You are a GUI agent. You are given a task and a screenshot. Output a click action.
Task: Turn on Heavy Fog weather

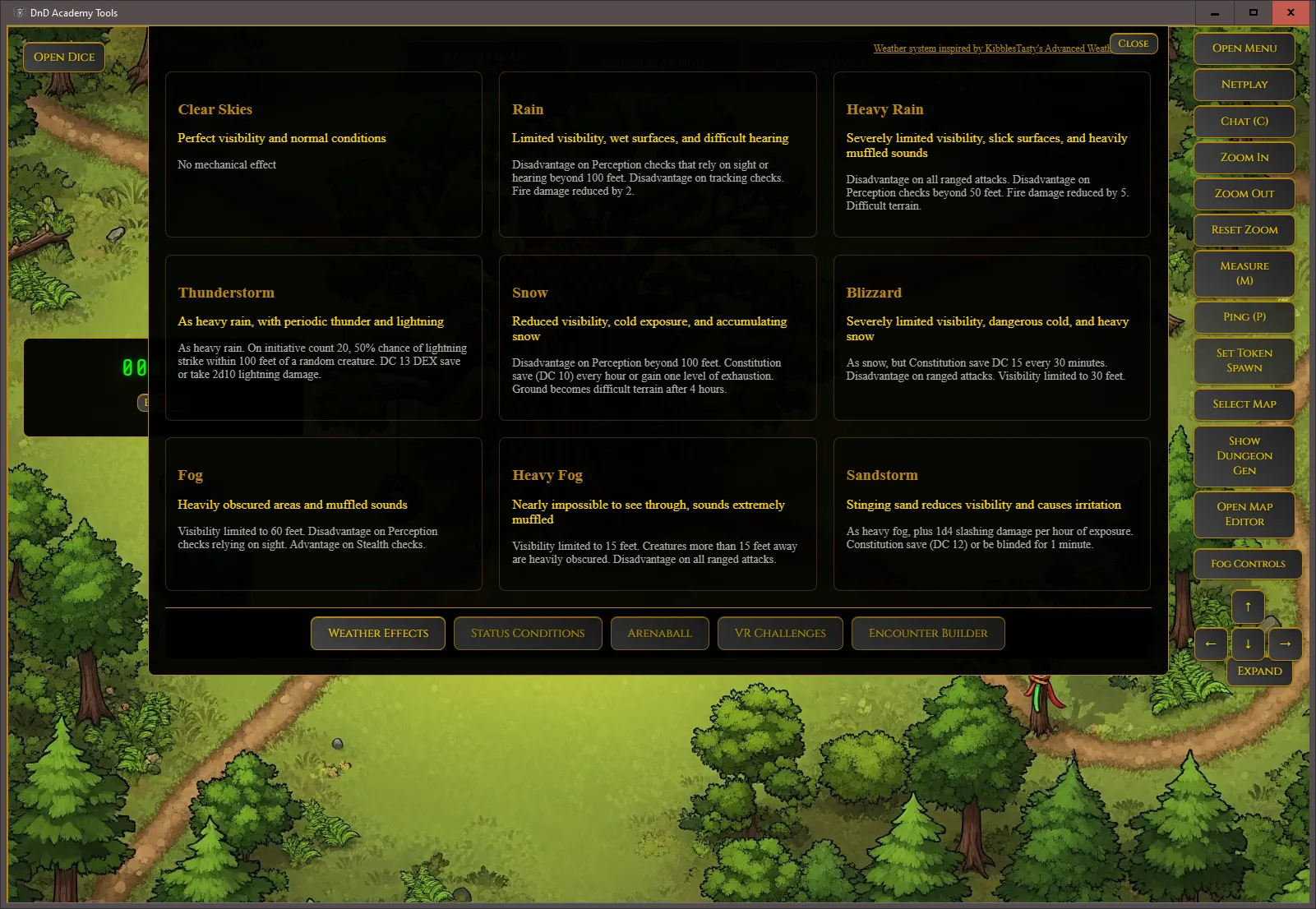pyautogui.click(x=657, y=514)
